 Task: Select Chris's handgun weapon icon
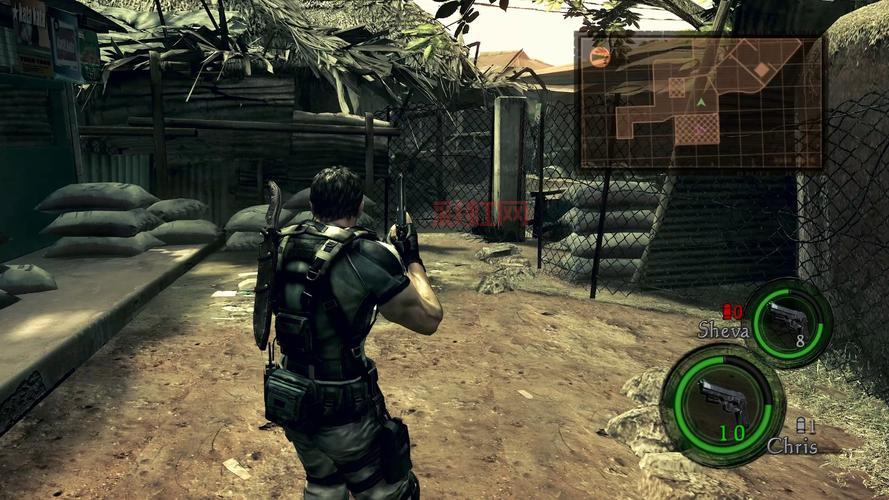coord(722,400)
